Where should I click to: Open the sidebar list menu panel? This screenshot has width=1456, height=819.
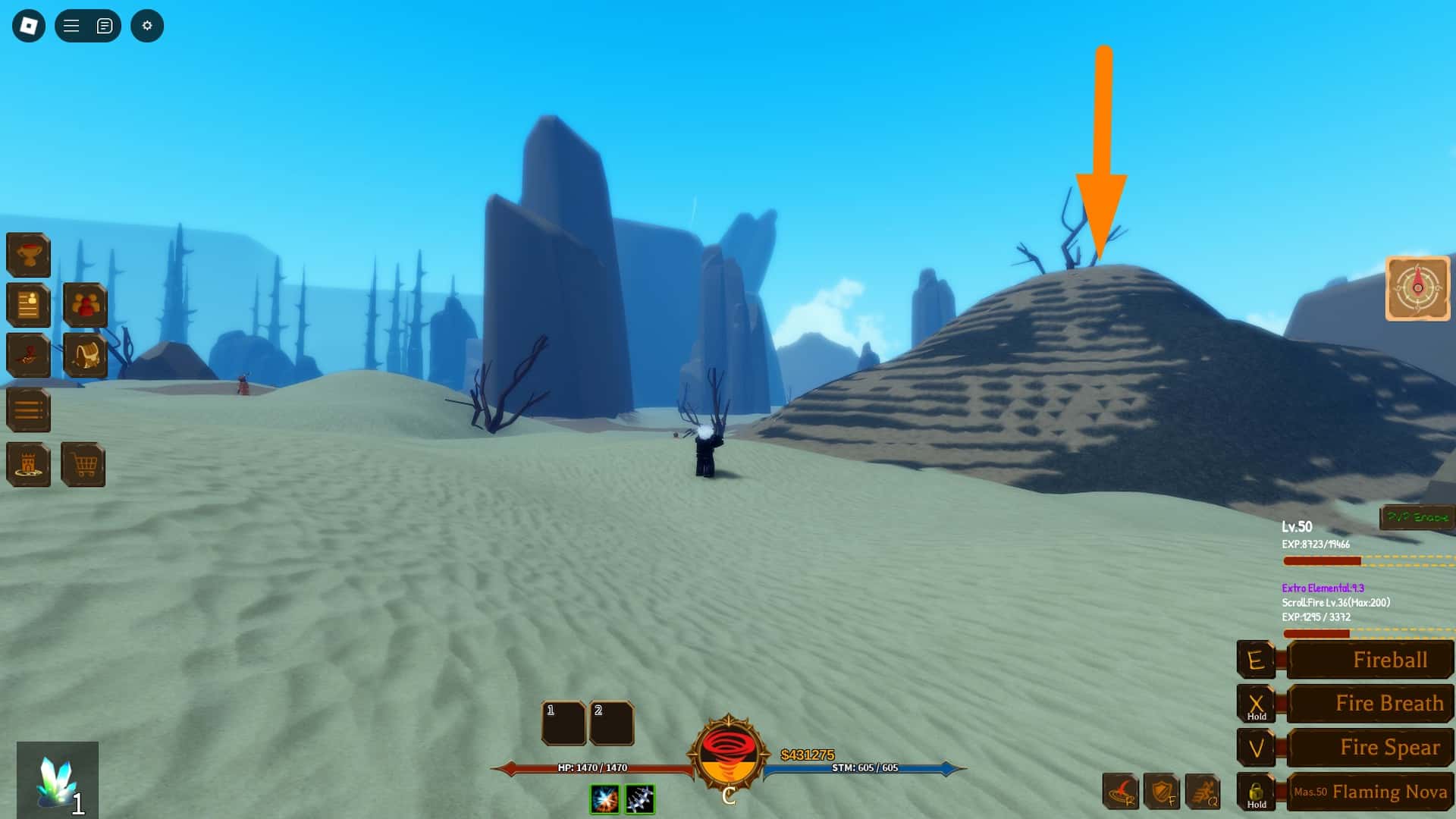click(x=28, y=409)
